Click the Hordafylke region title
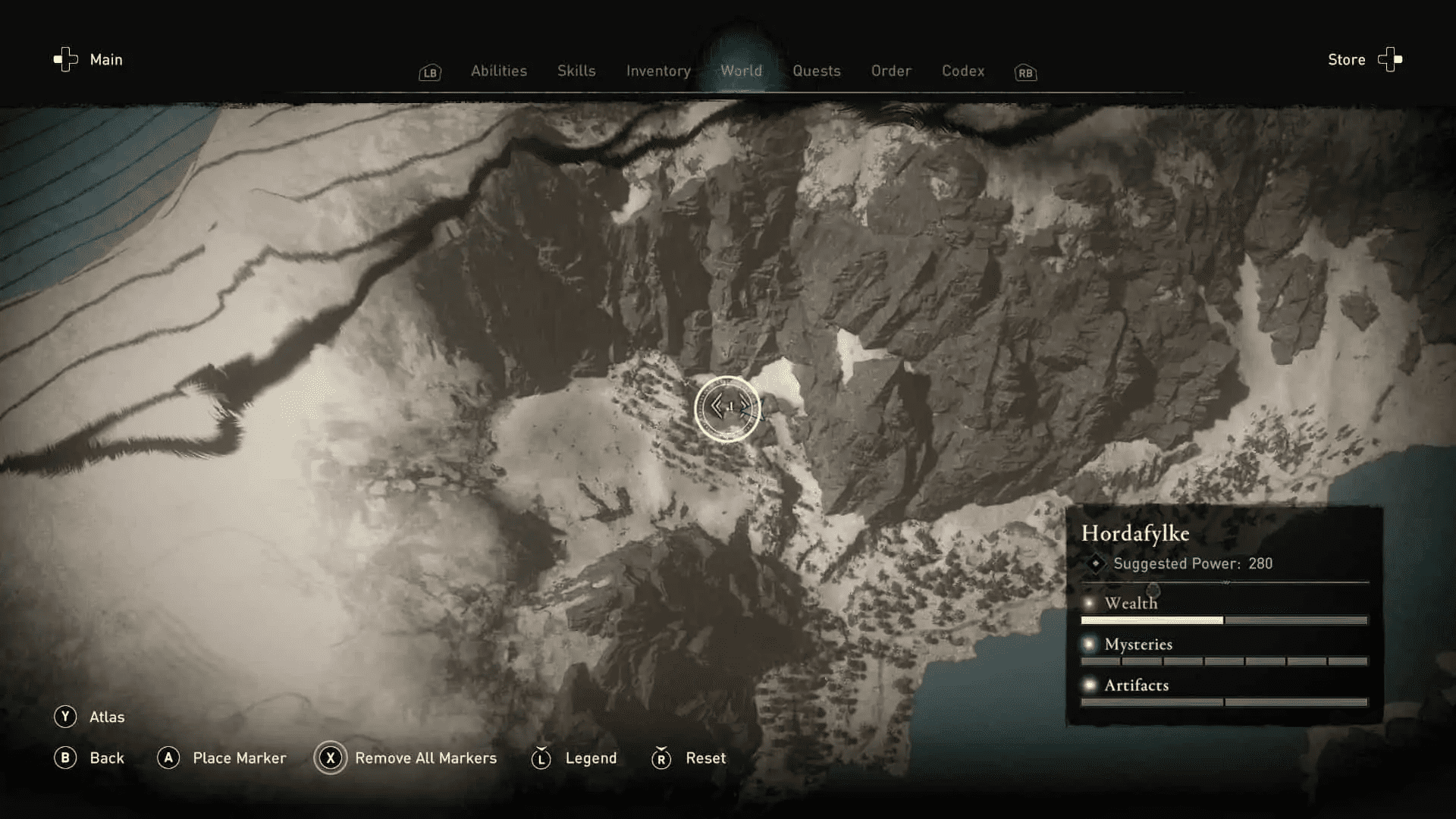This screenshot has height=819, width=1456. (x=1134, y=533)
